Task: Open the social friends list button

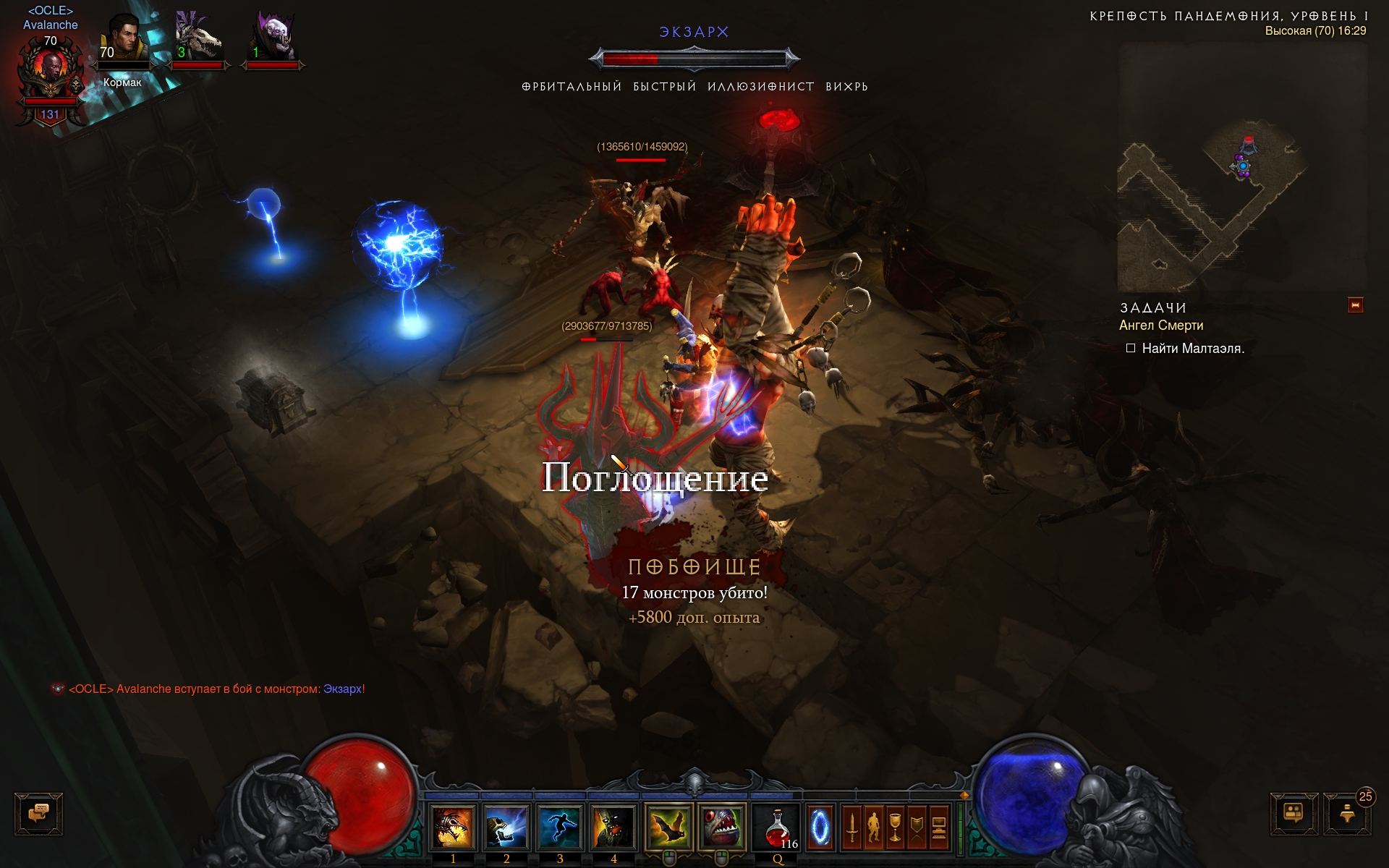Action: 1294,814
